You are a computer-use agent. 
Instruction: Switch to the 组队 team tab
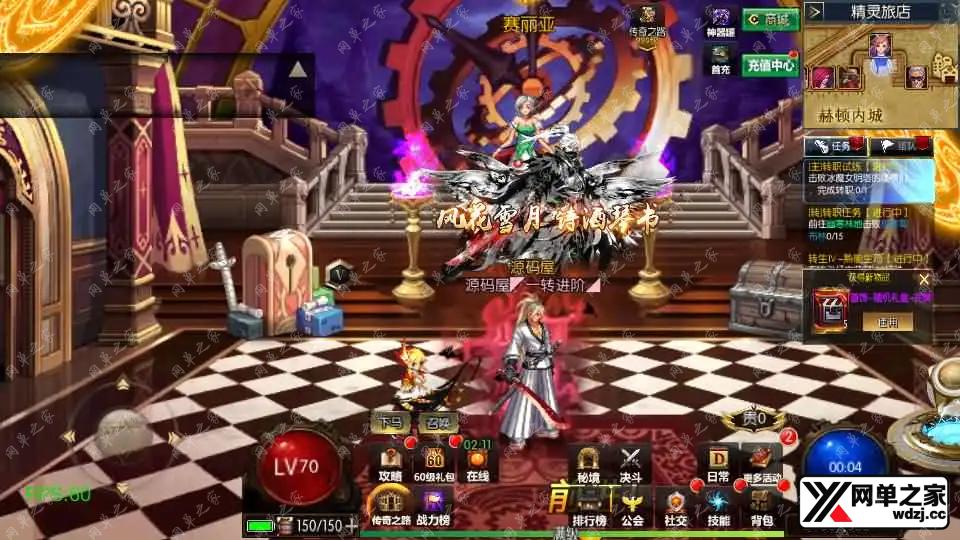(906, 146)
